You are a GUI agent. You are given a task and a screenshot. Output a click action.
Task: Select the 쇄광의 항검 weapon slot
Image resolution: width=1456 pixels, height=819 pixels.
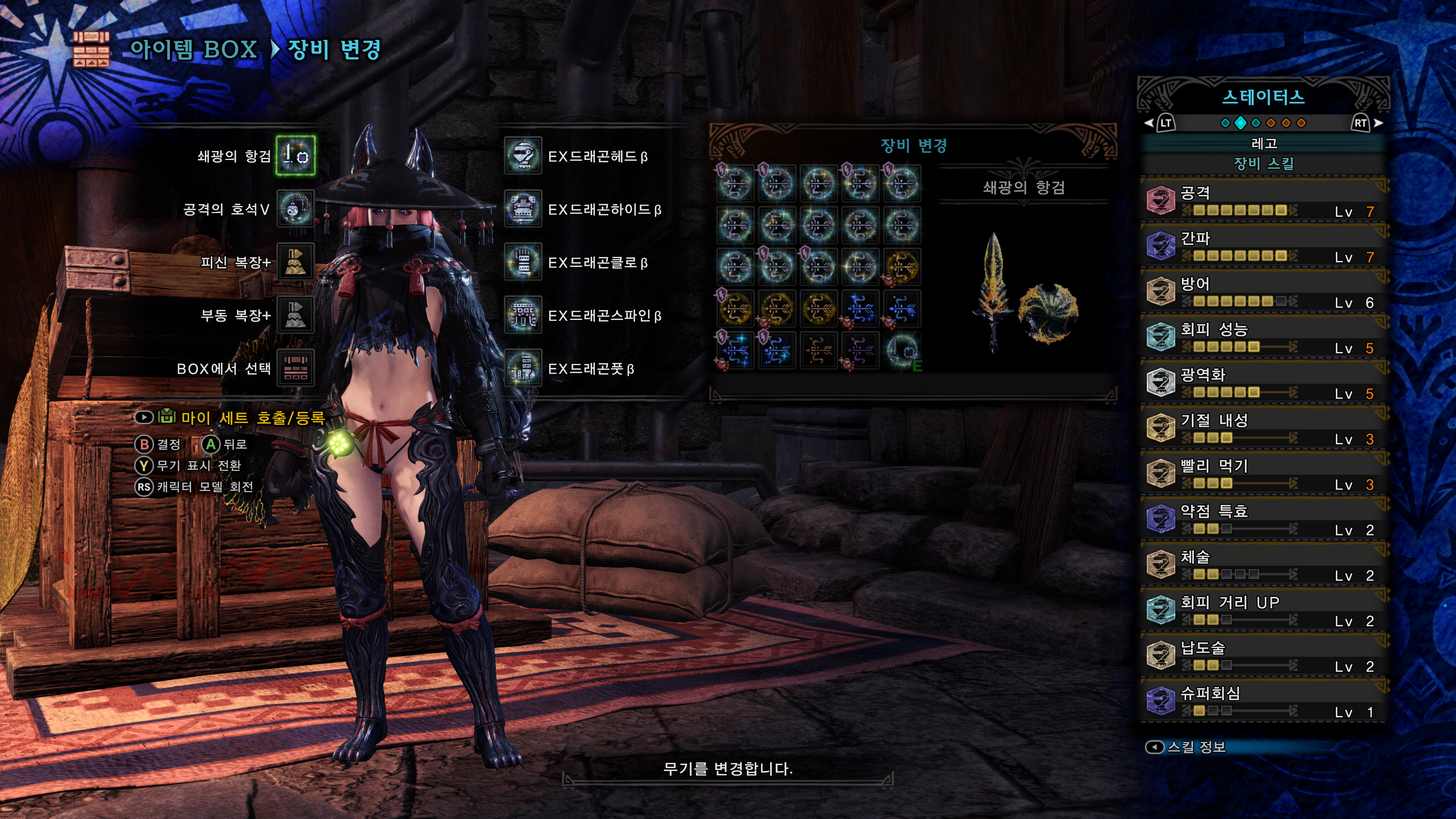pos(295,155)
